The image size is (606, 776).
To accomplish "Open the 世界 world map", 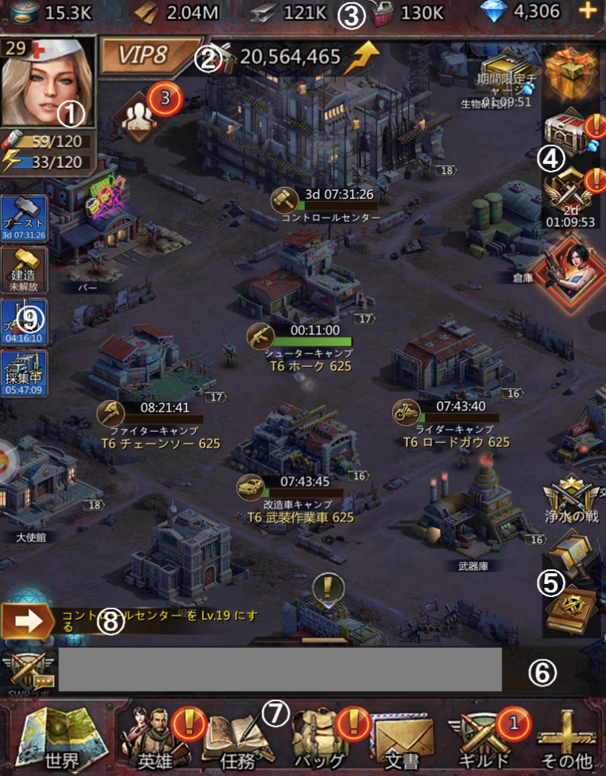I will click(50, 738).
